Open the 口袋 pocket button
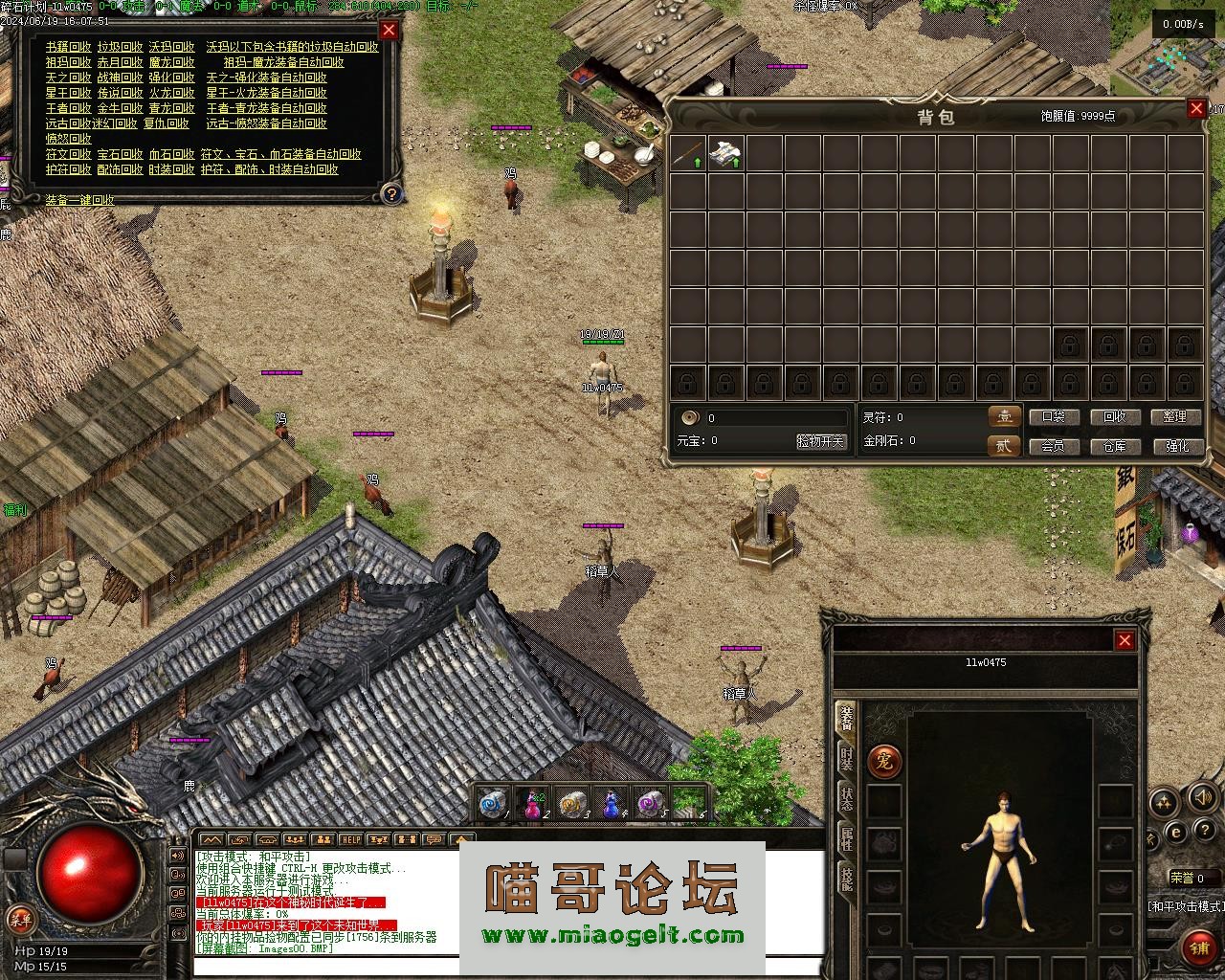 (1053, 417)
